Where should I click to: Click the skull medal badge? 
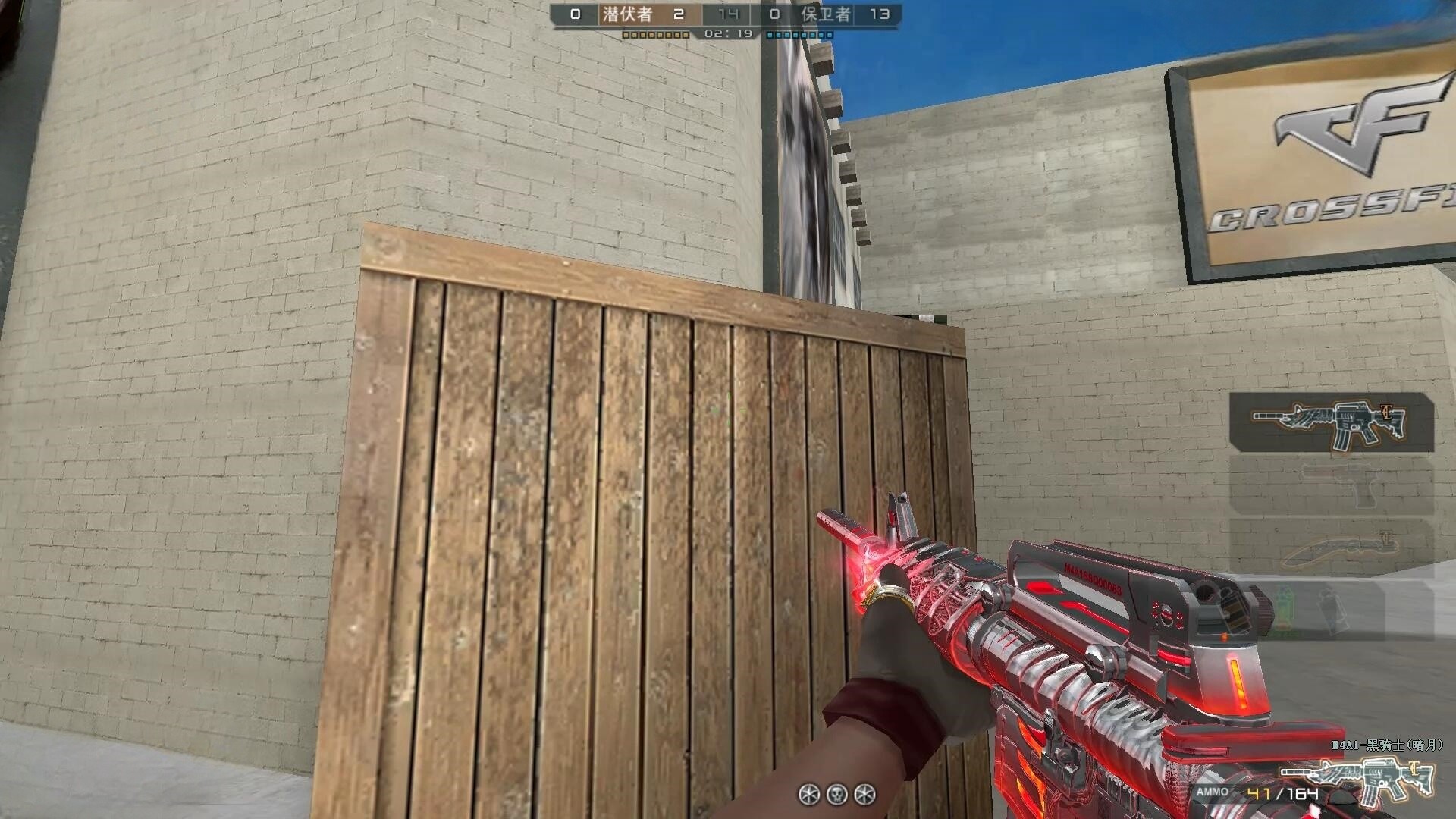(836, 794)
